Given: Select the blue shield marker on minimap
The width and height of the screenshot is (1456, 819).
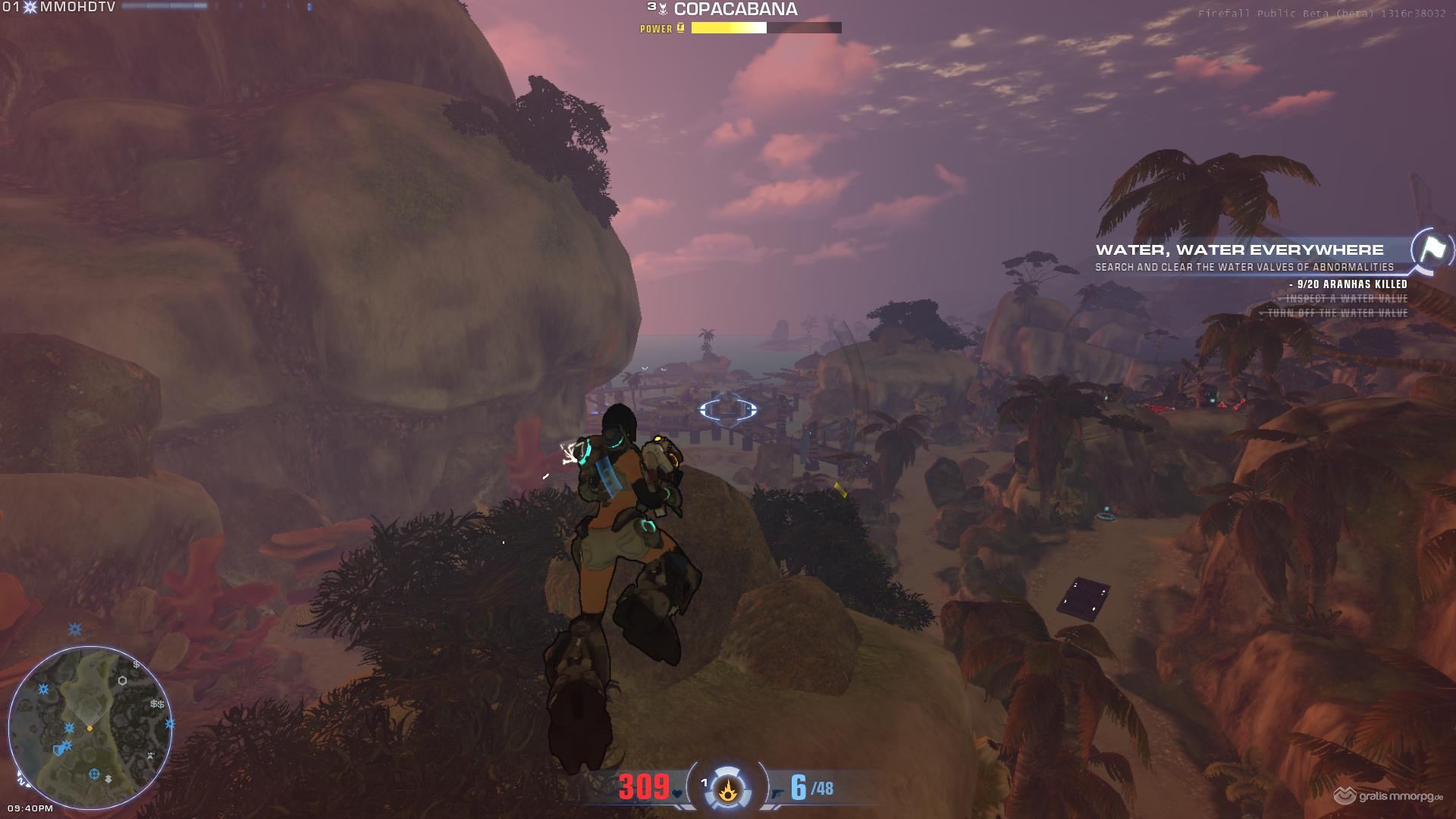Looking at the screenshot, I should tap(58, 750).
